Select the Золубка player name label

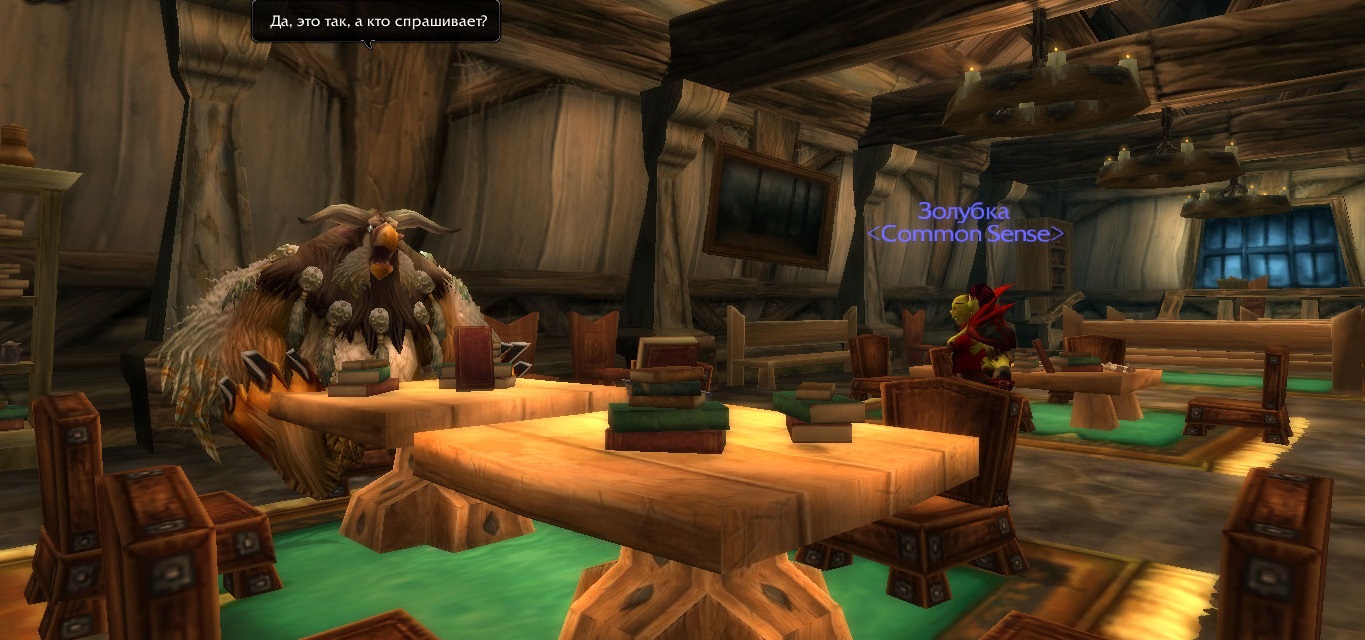click(963, 212)
